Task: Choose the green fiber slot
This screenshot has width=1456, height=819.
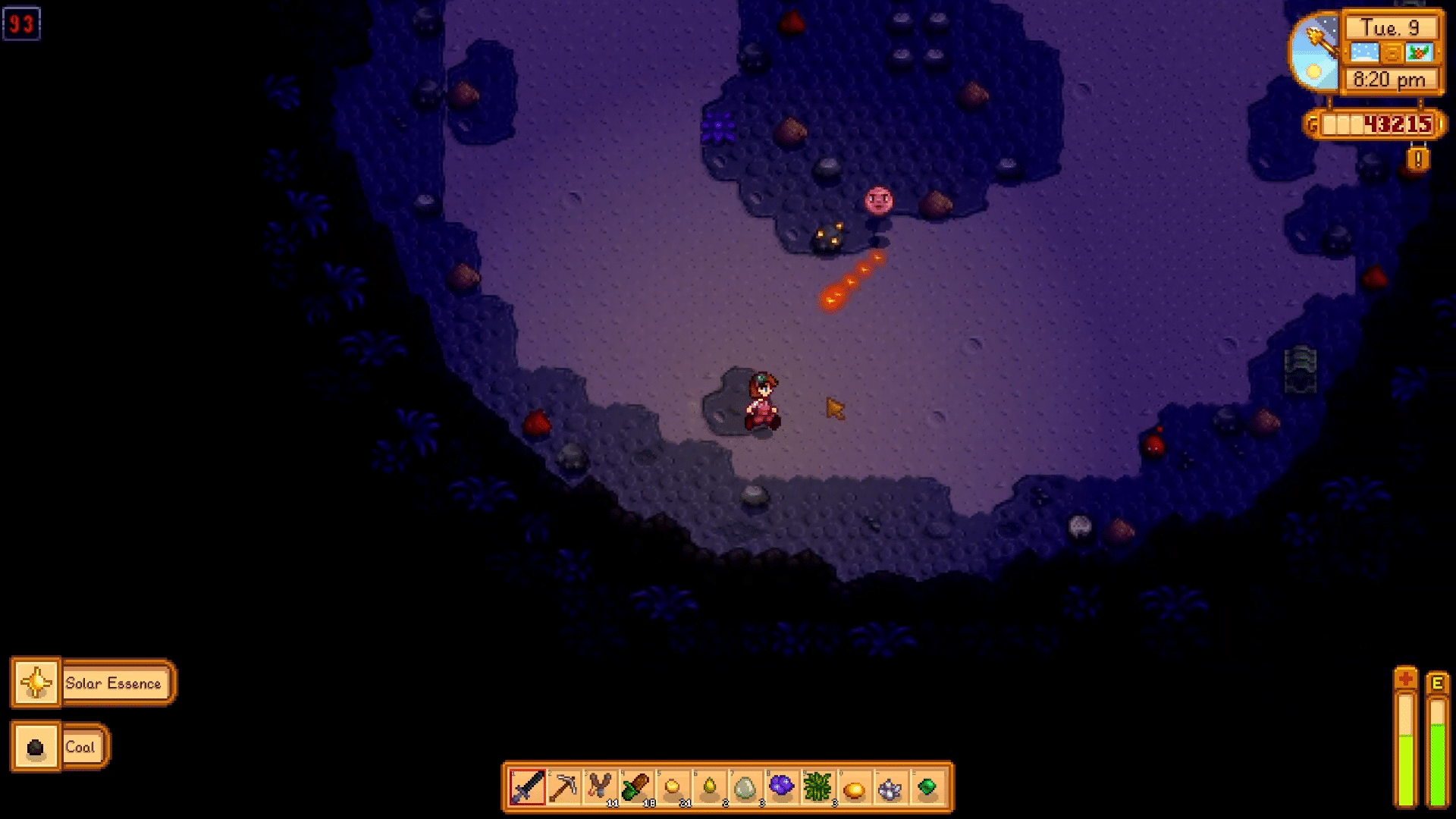Action: coord(818,788)
